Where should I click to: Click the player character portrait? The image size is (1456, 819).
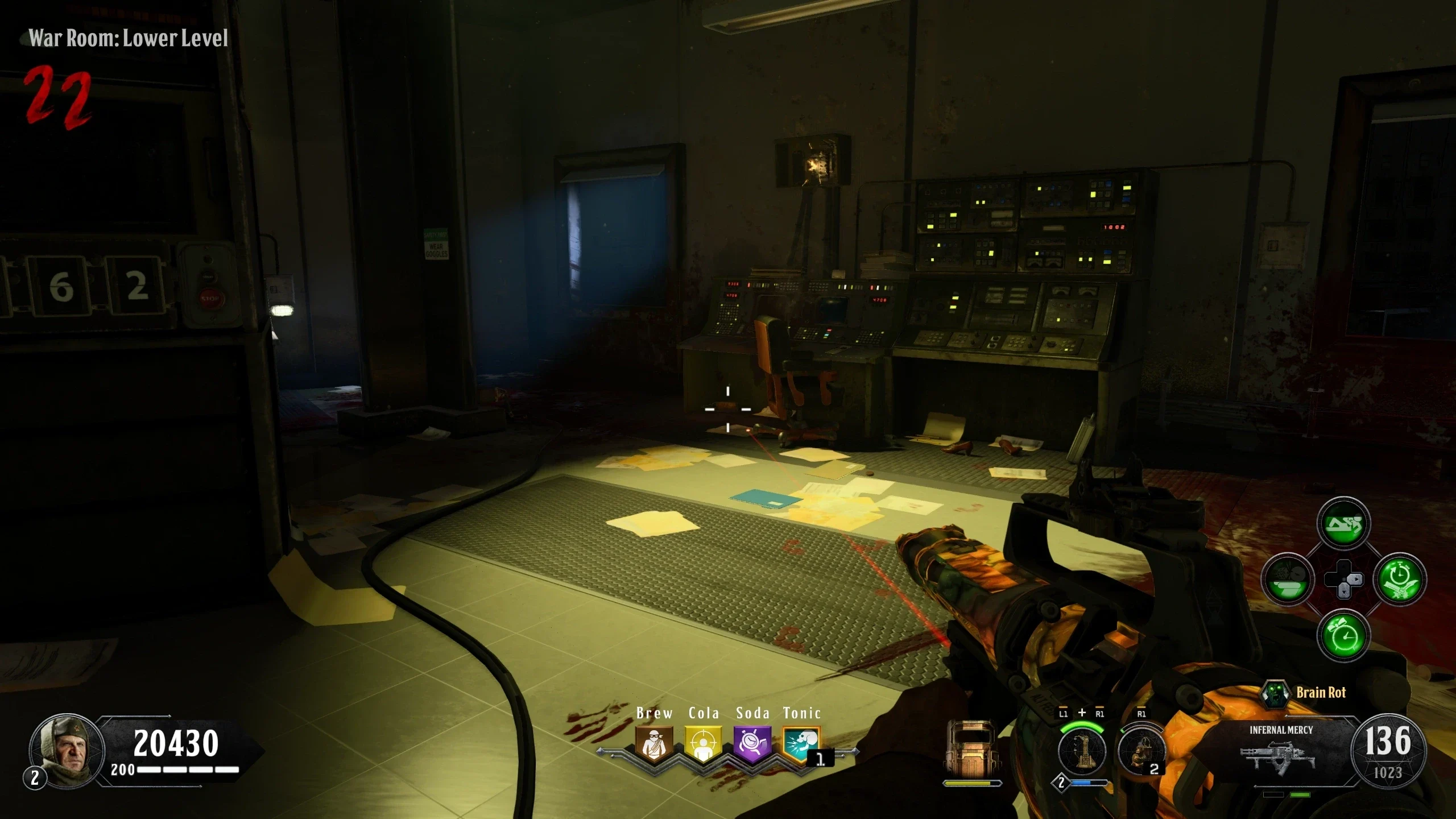(66, 750)
